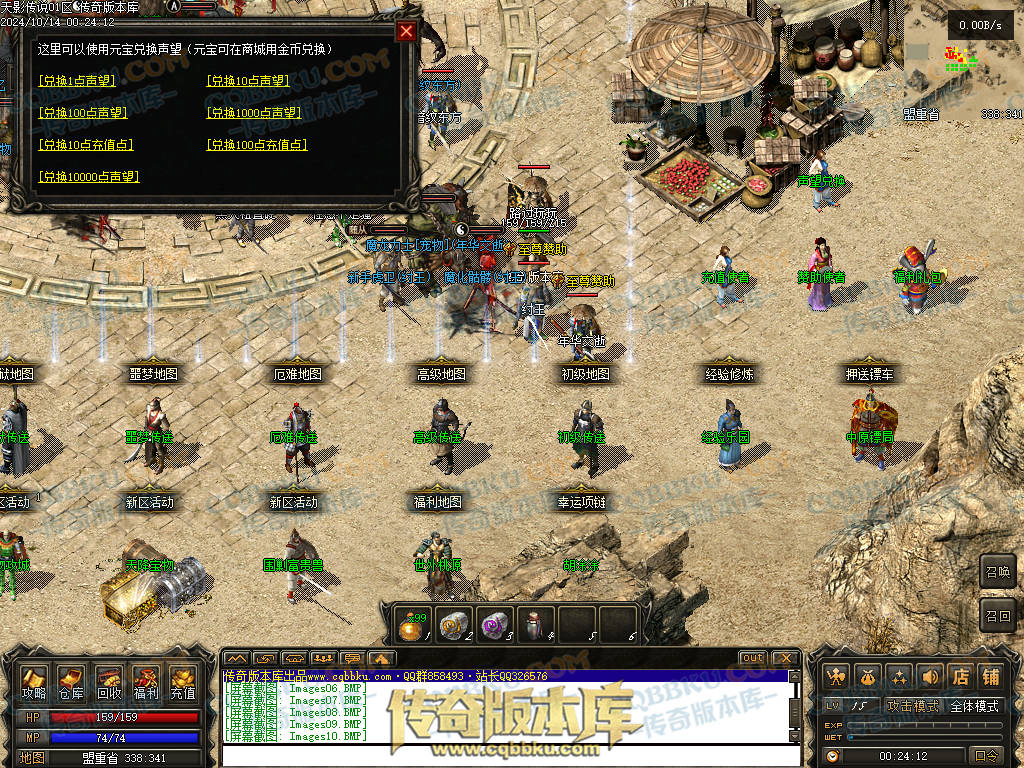1024x768 pixels.
Task: Close the reputation exchange dialog
Action: pos(406,31)
